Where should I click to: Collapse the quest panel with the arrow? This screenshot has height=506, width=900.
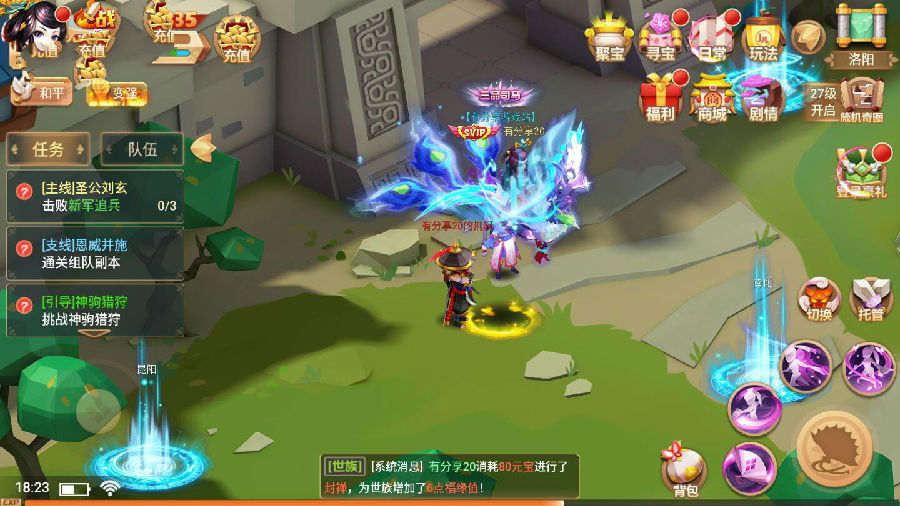203,148
